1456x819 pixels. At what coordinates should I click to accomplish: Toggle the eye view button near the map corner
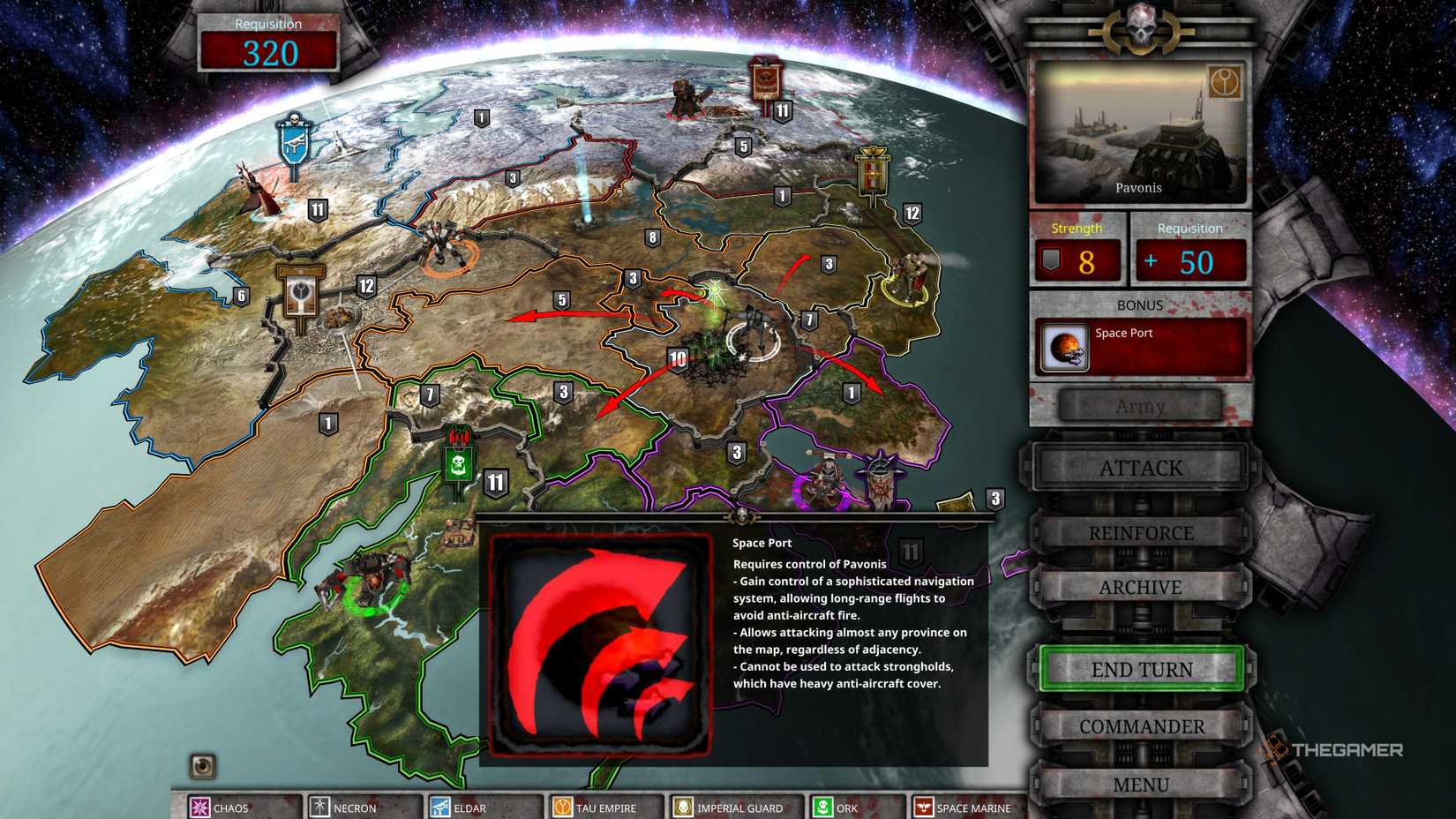[x=201, y=767]
